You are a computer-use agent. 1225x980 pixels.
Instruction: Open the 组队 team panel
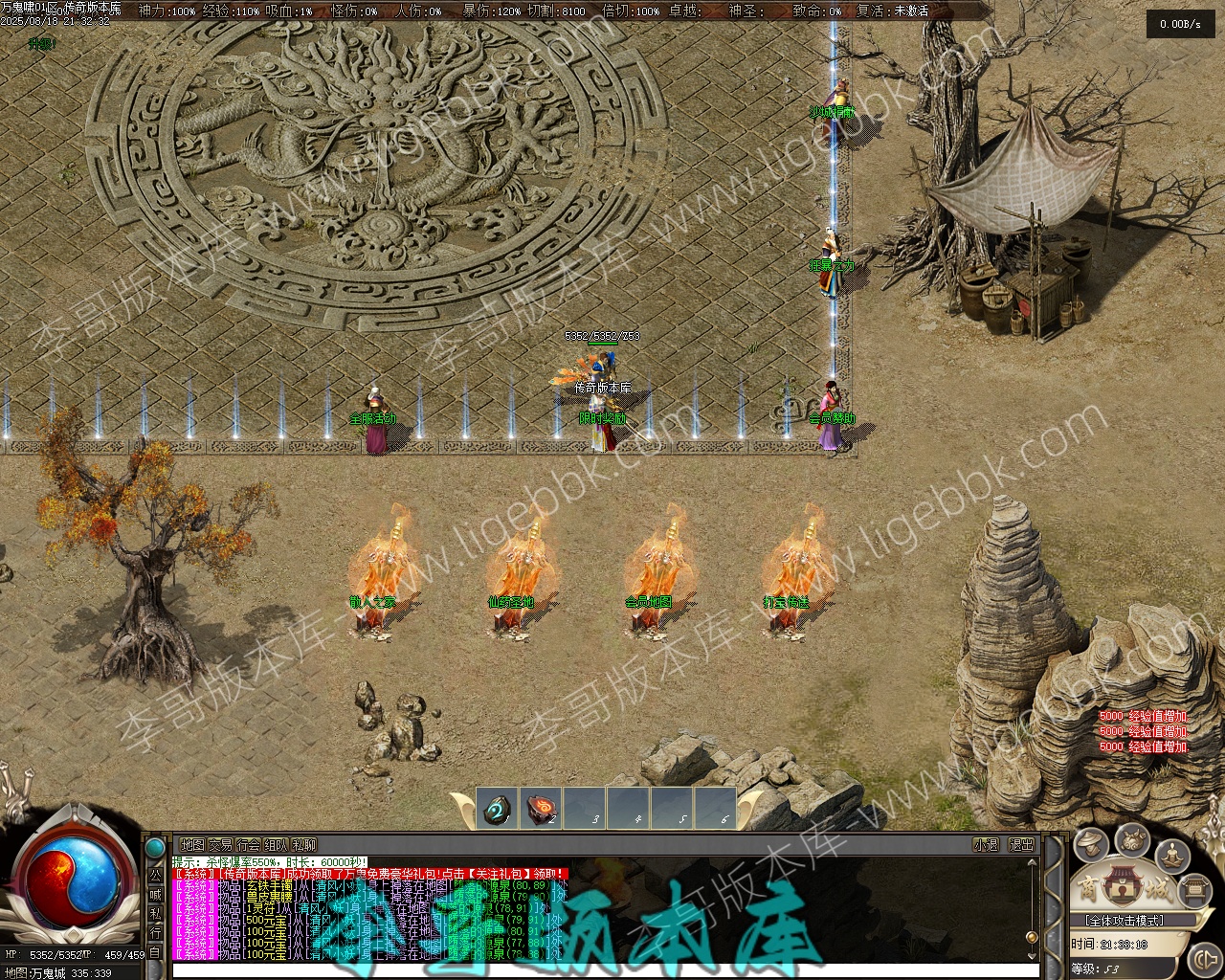(x=277, y=845)
